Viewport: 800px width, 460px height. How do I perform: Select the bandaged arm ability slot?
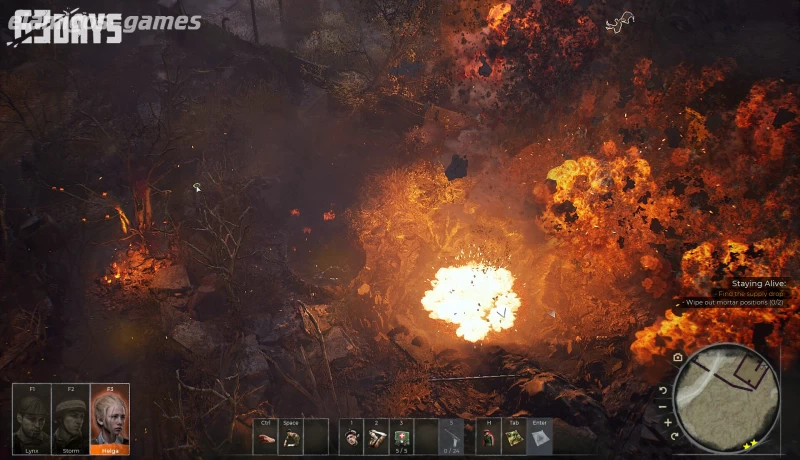(x=377, y=438)
